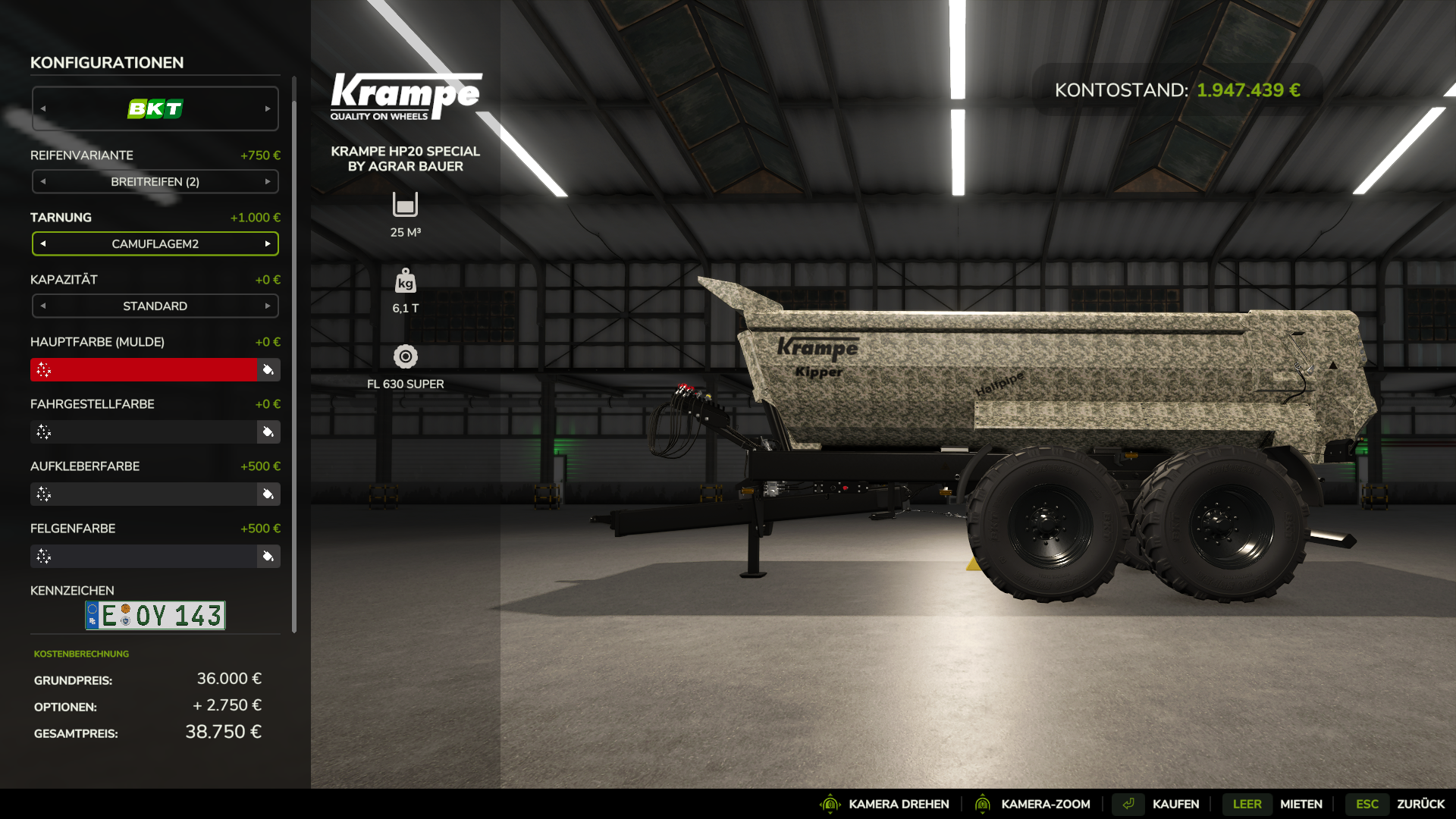
Task: Buy the trailer with Kaufen
Action: (x=1175, y=804)
